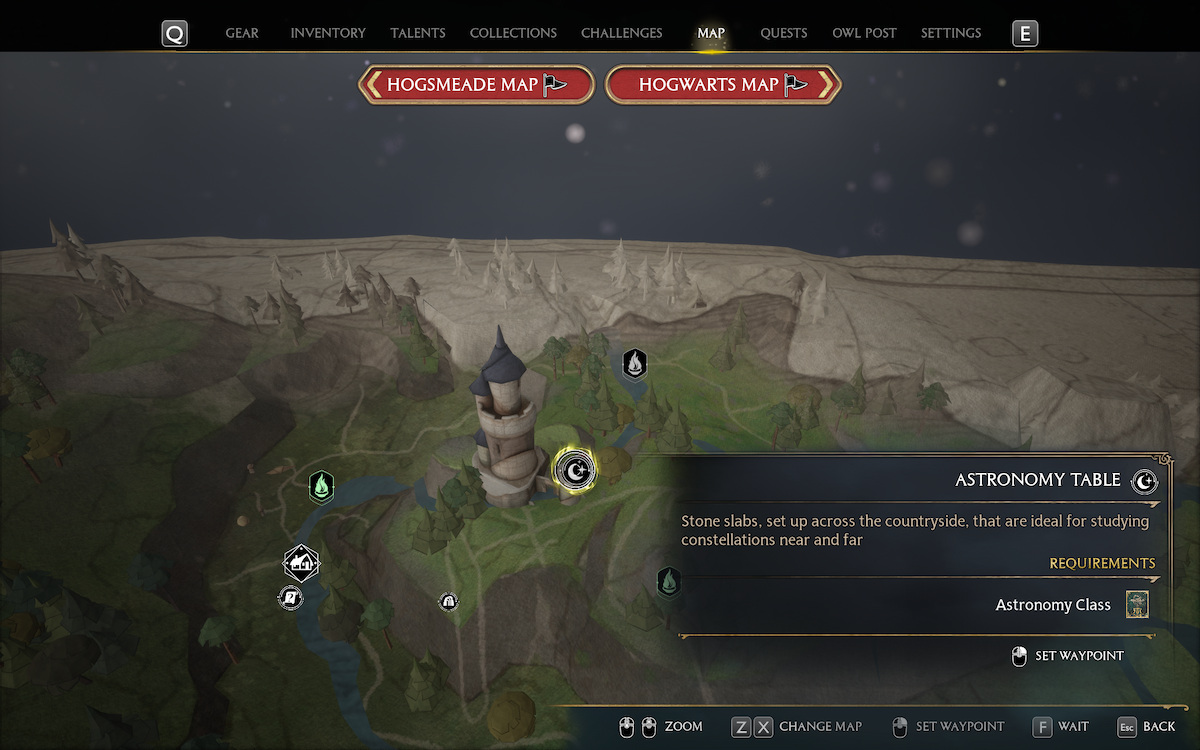This screenshot has height=750, width=1200.
Task: Switch to the Hogsmeade Map
Action: tap(477, 85)
